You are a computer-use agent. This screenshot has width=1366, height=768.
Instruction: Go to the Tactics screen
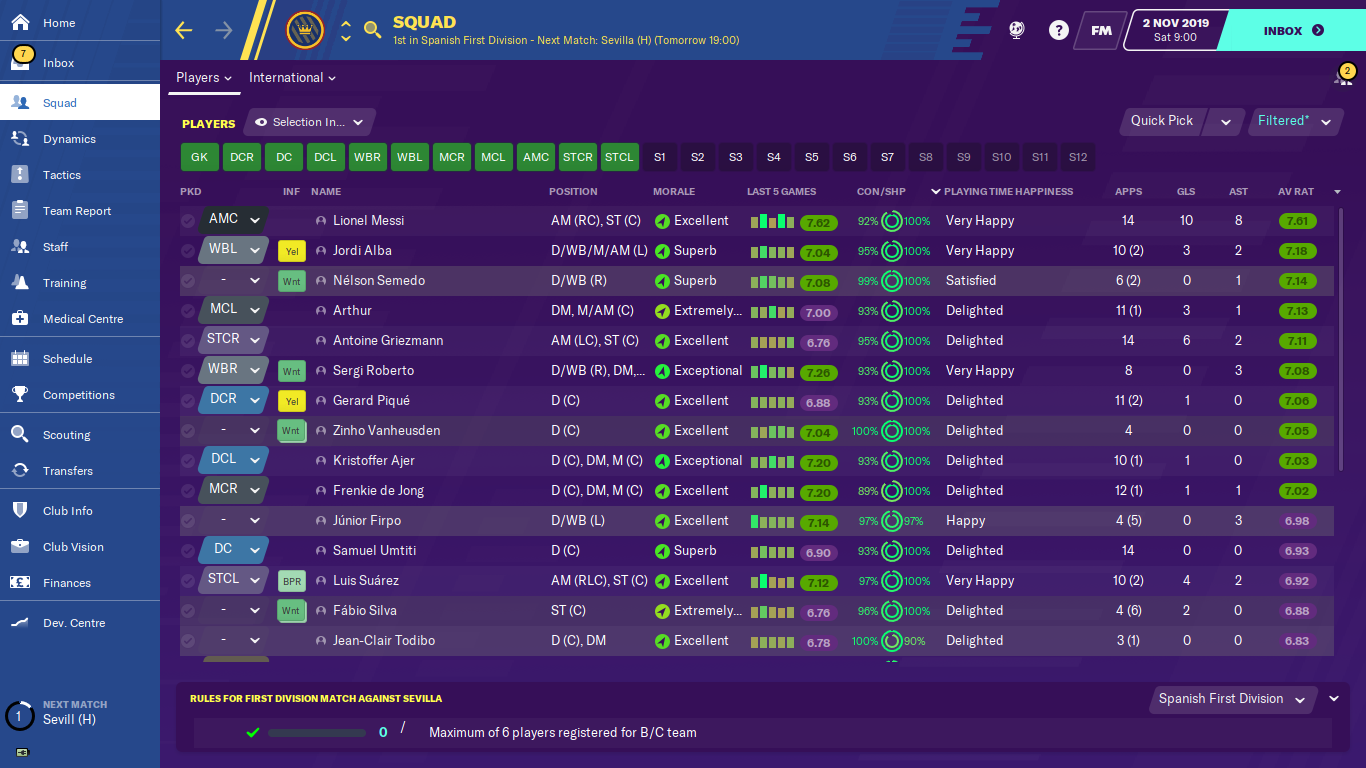click(61, 175)
